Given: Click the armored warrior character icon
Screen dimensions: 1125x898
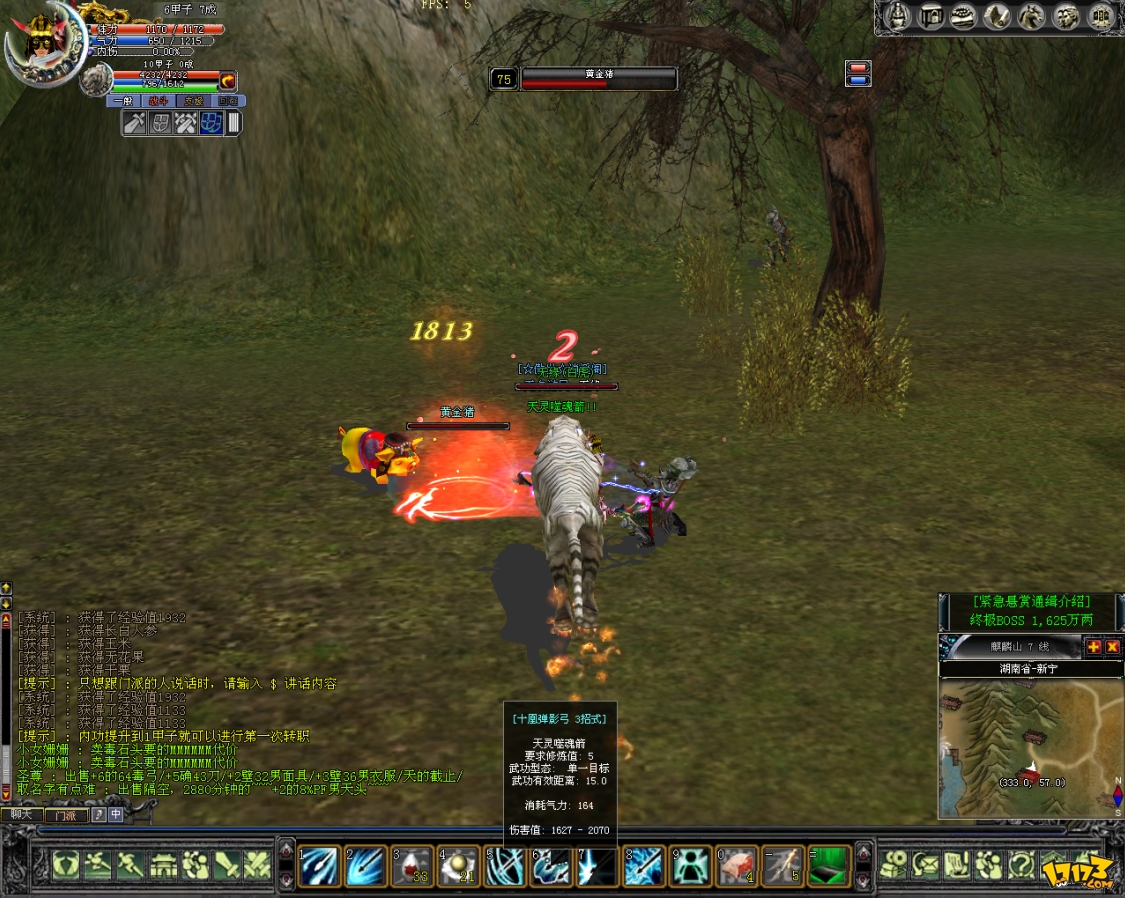Looking at the screenshot, I should (895, 17).
